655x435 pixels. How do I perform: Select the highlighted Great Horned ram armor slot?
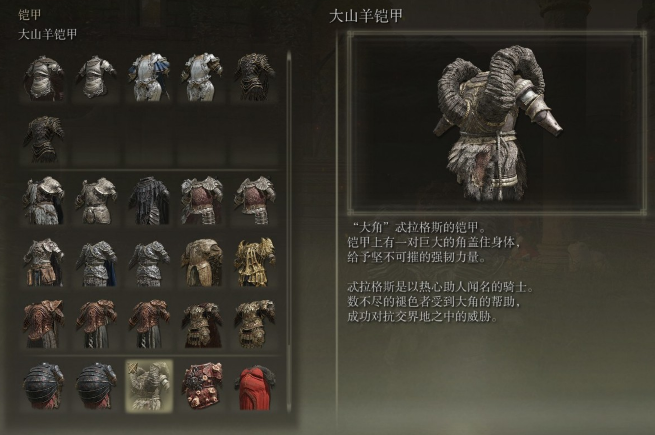pos(149,386)
